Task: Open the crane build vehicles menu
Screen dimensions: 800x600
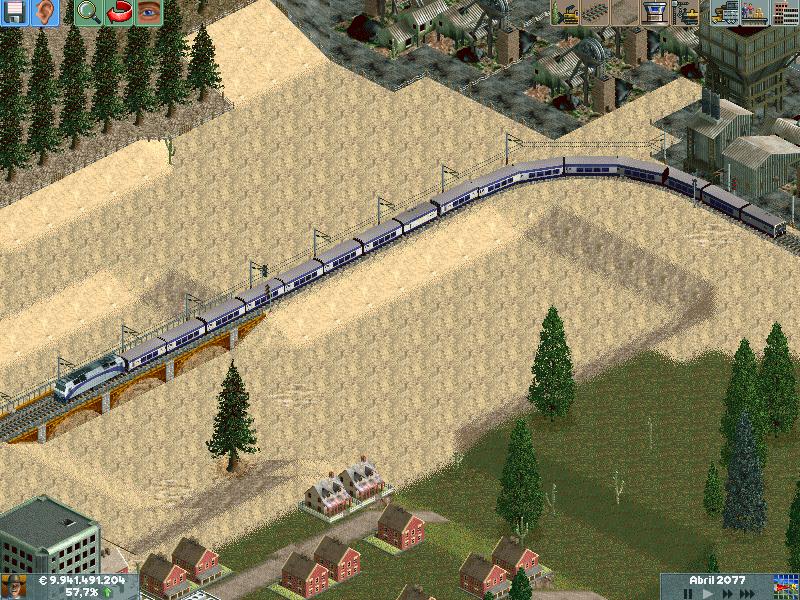Action: (x=687, y=13)
